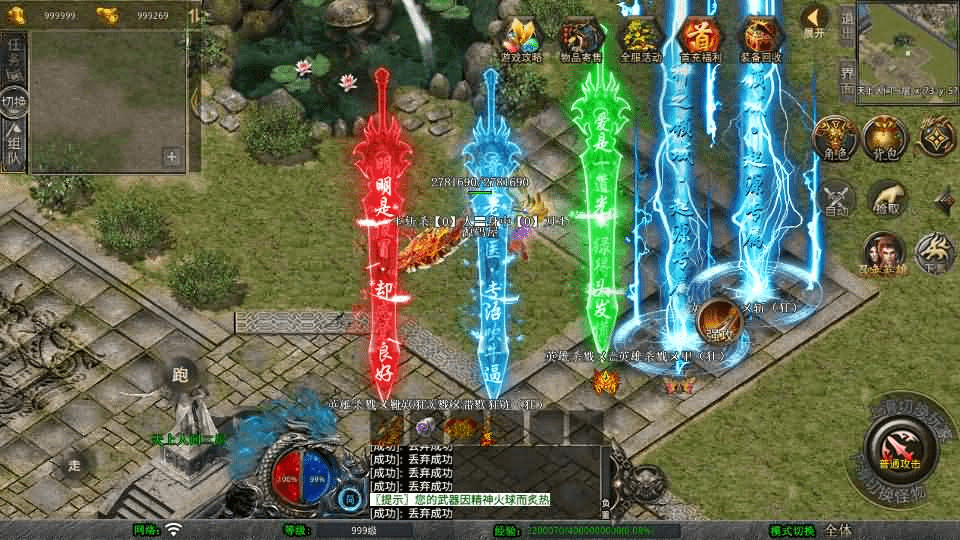
Task: Open the 装备回收 equipment recycle chest
Action: point(760,38)
